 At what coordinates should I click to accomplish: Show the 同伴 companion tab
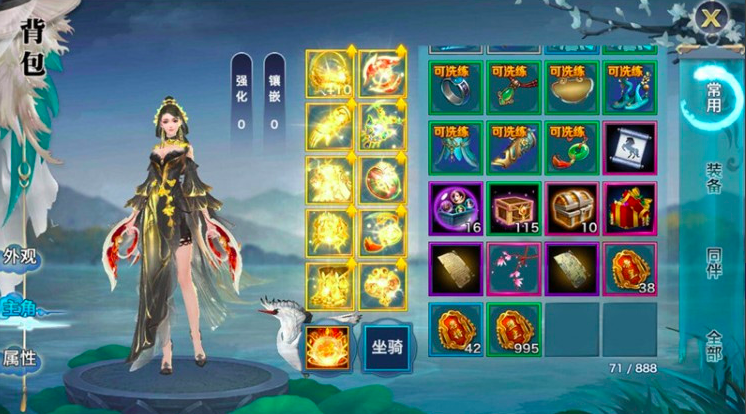click(713, 262)
